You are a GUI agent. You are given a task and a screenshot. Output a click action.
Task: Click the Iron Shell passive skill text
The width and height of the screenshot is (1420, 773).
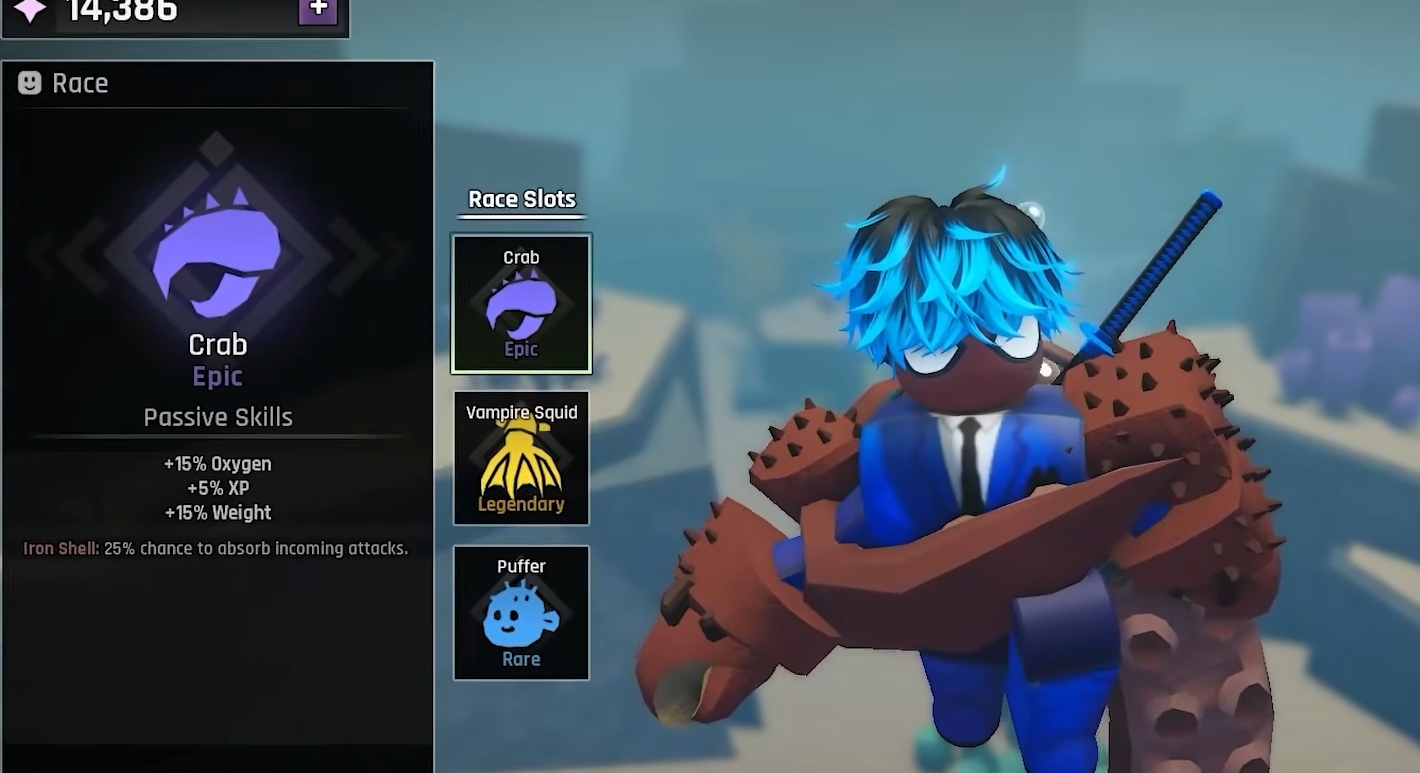(x=216, y=548)
